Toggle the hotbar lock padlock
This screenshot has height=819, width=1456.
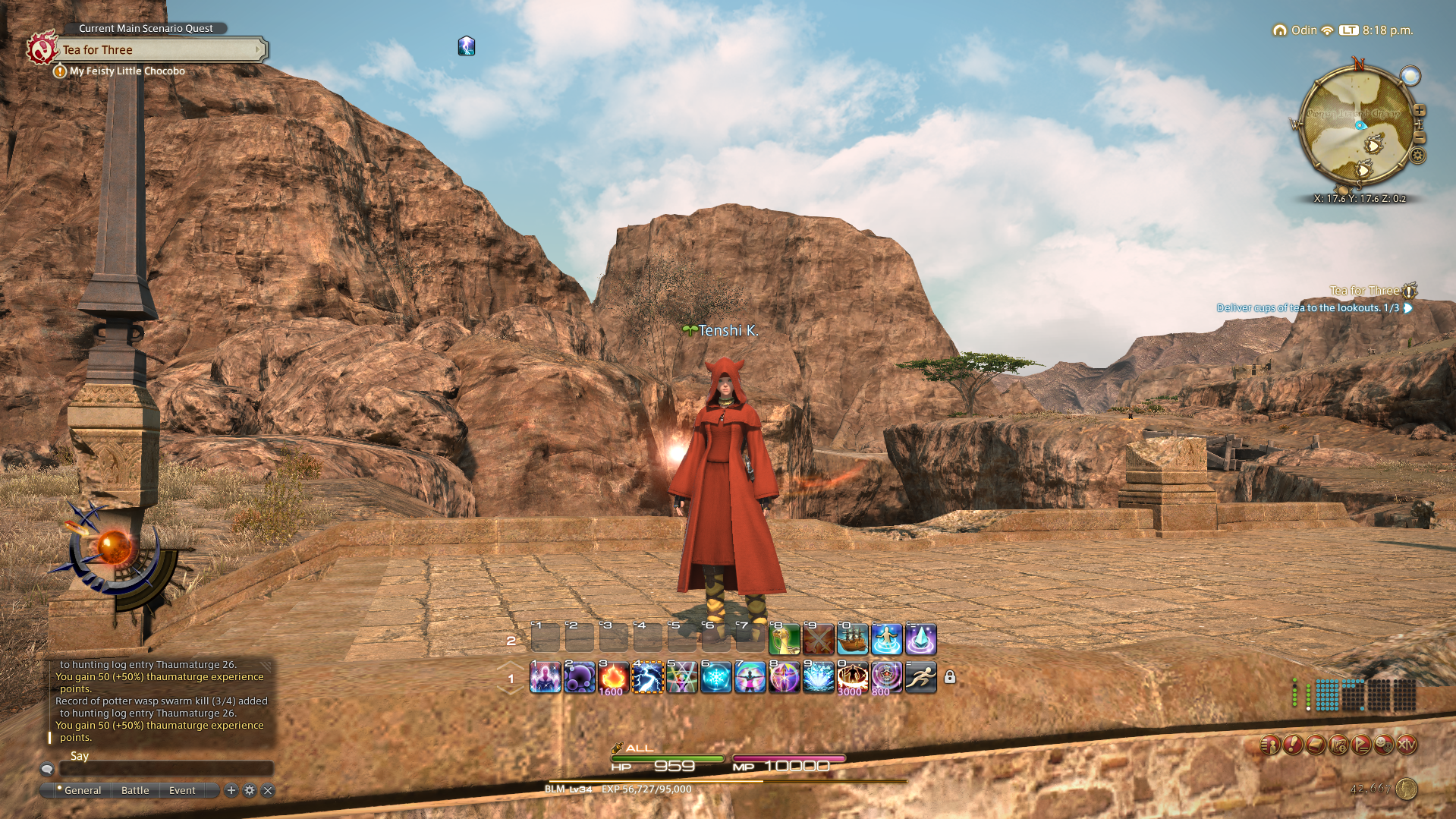pos(951,677)
